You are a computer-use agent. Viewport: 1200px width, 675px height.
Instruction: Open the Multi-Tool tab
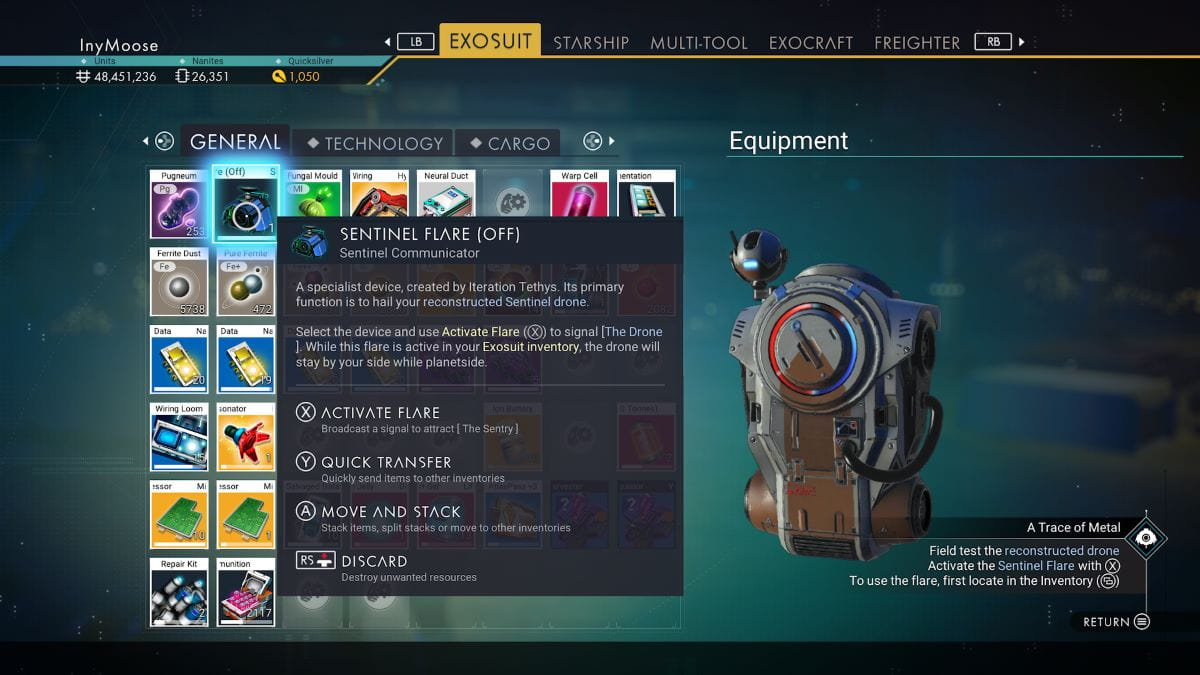coord(698,42)
